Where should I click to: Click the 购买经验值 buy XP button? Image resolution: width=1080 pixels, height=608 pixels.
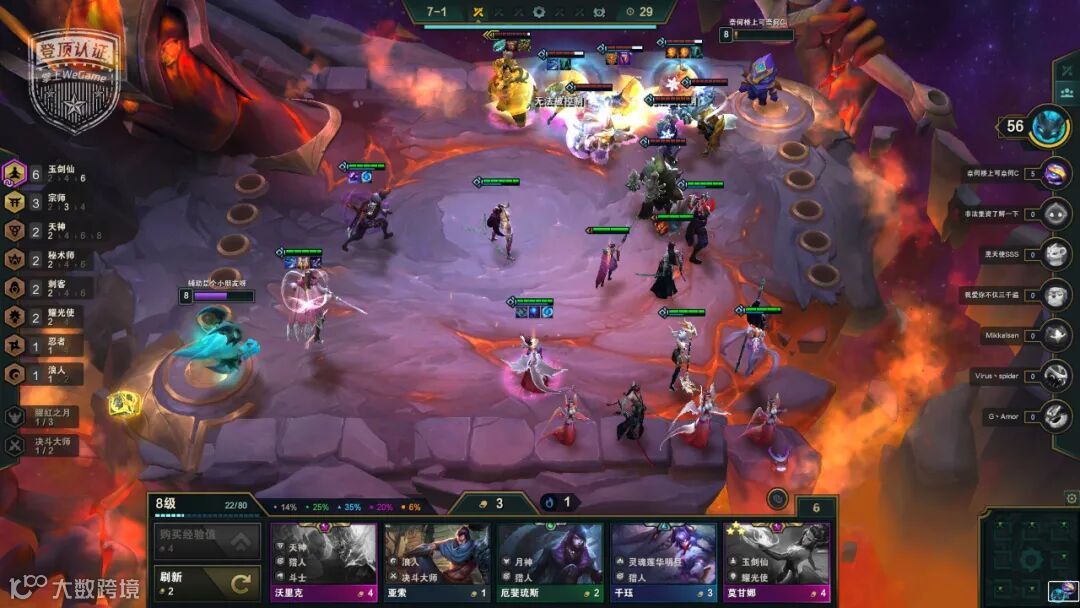point(207,542)
